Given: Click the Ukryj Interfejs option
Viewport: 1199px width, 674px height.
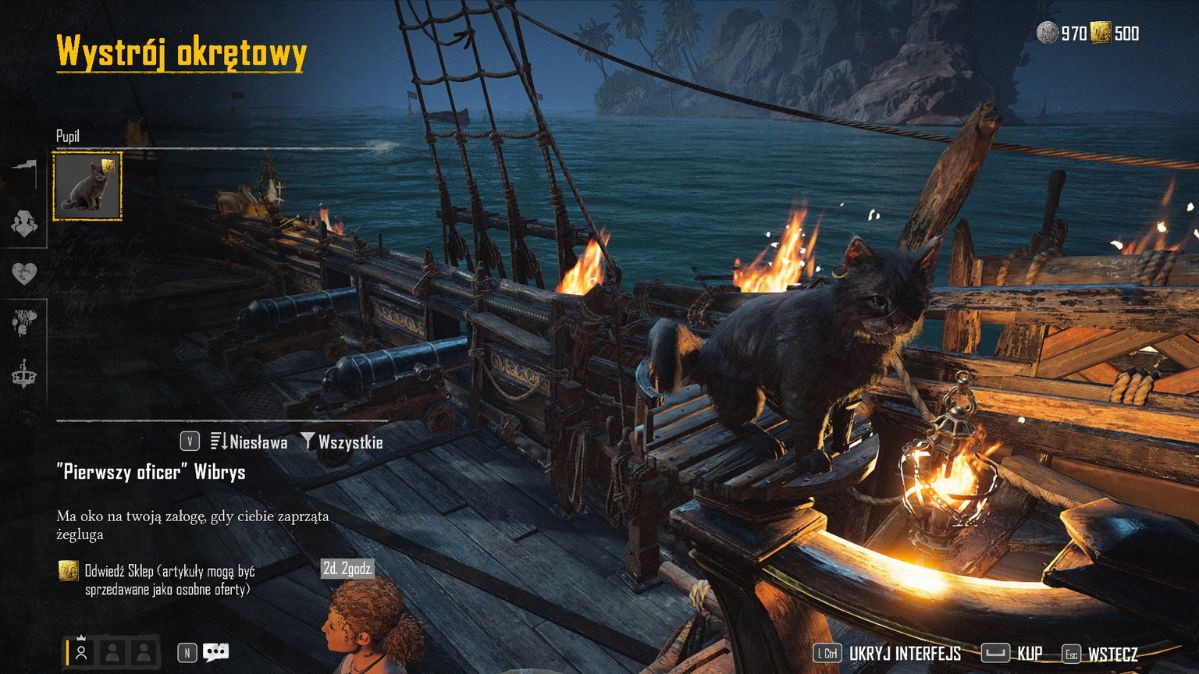Looking at the screenshot, I should pos(904,654).
